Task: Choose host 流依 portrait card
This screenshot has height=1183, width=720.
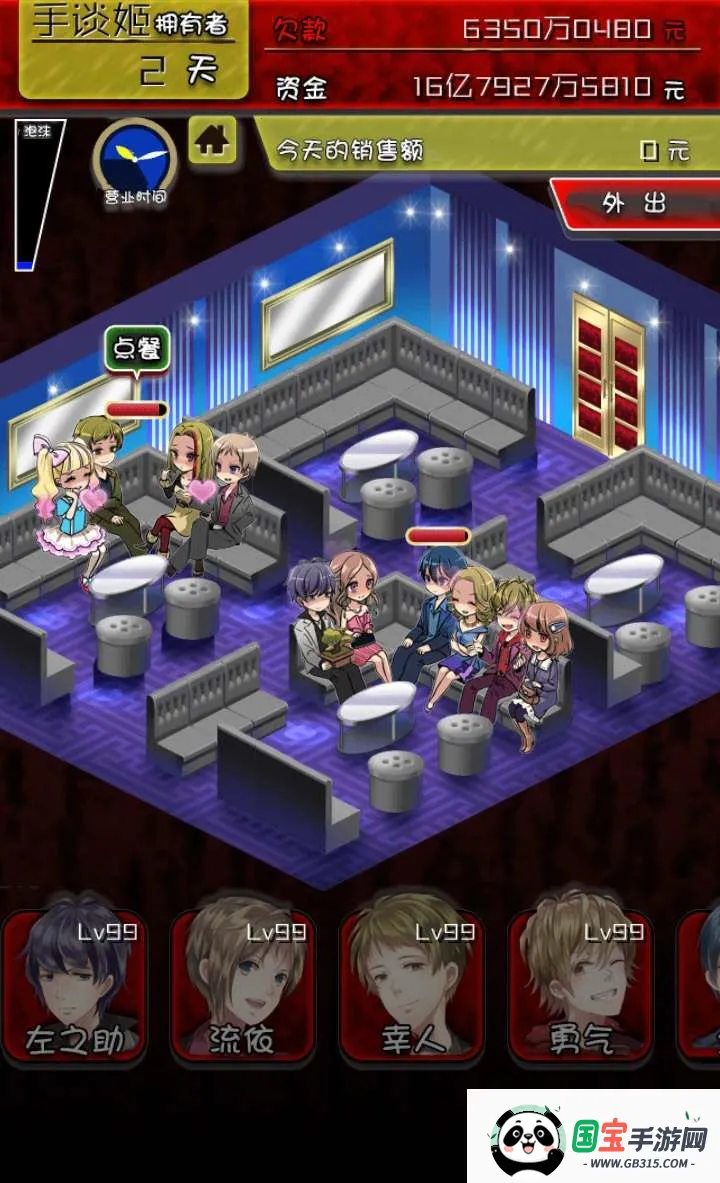Action: tap(243, 985)
